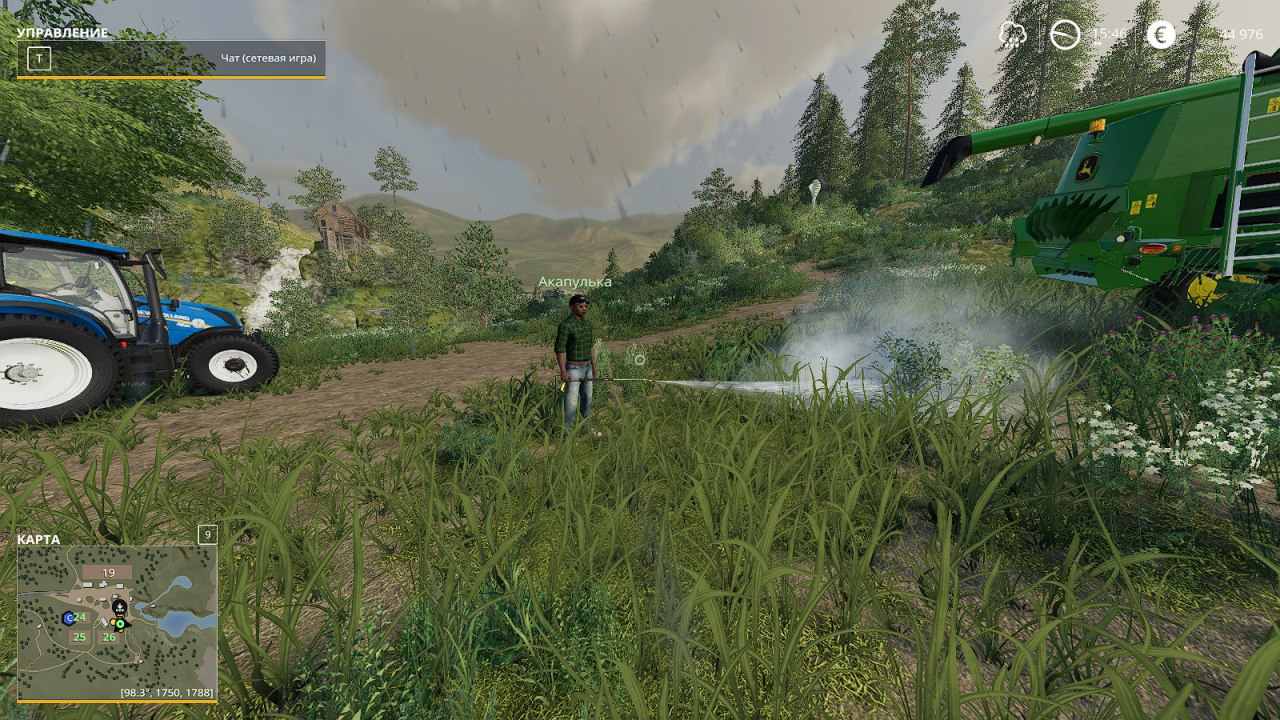Viewport: 1280px width, 720px height.
Task: Click the rain cloud weather icon
Action: 1012,35
